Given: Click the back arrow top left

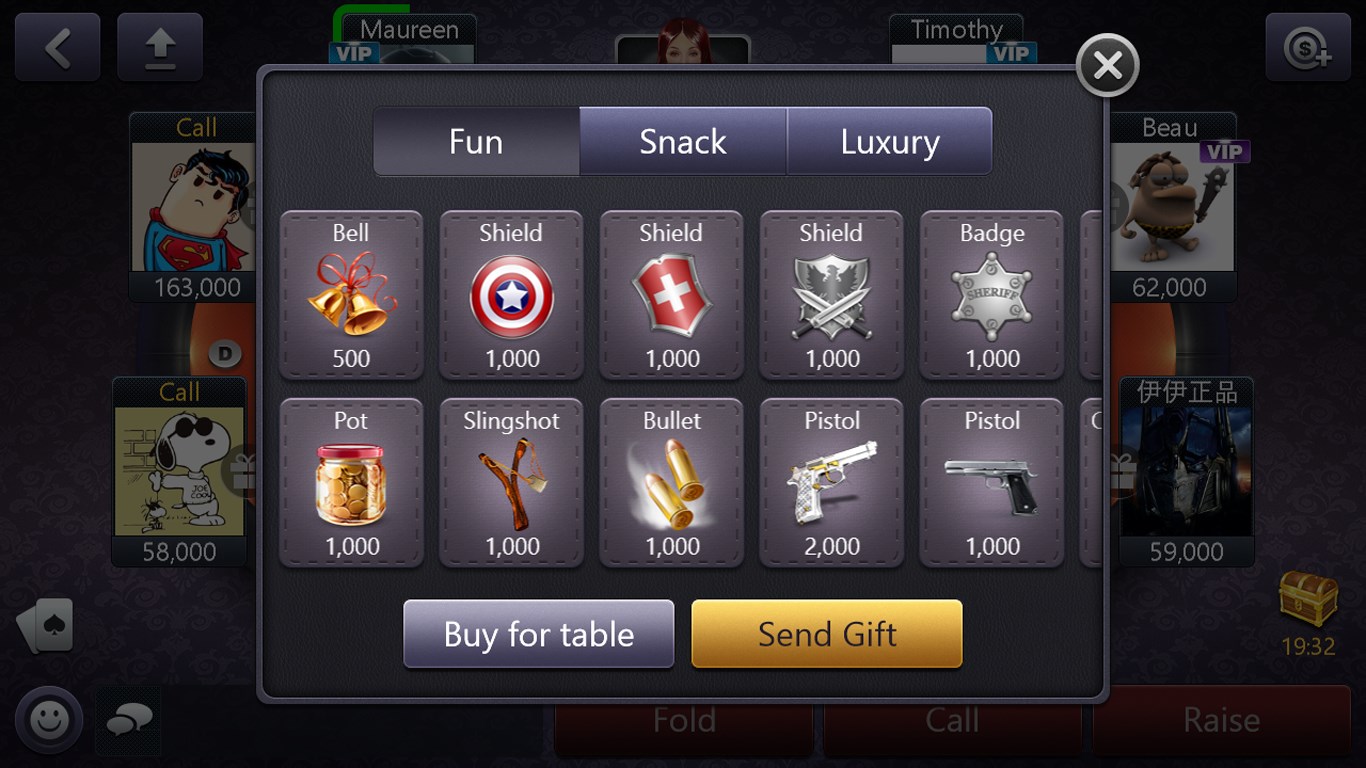Looking at the screenshot, I should (x=57, y=47).
